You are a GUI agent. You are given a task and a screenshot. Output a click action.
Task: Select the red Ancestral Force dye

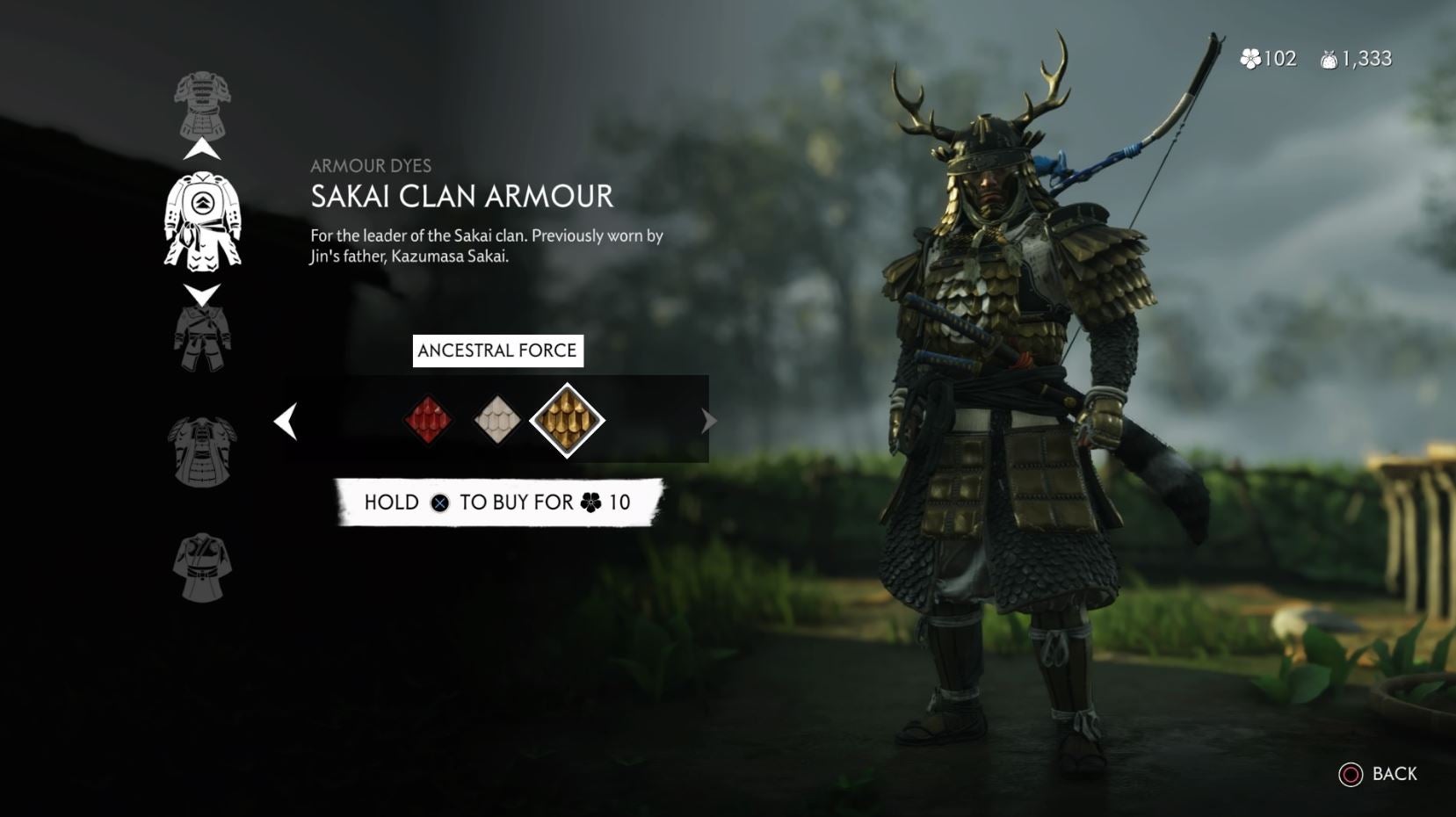[x=429, y=420]
